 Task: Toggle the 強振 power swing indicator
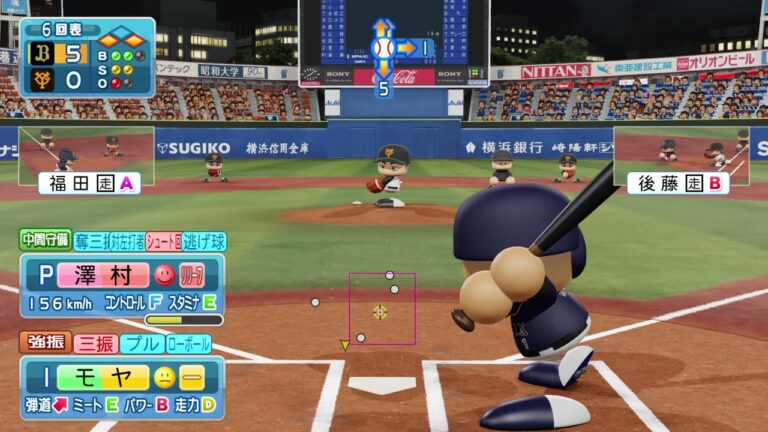point(45,343)
